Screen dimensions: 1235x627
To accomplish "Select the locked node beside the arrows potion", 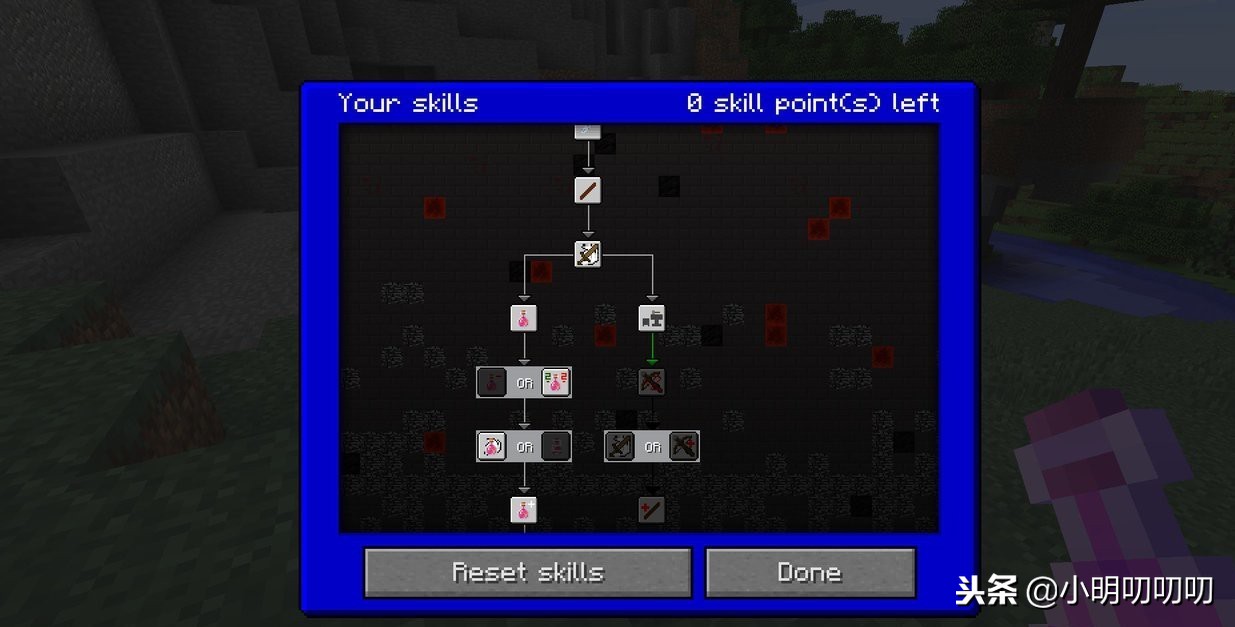I will click(491, 382).
